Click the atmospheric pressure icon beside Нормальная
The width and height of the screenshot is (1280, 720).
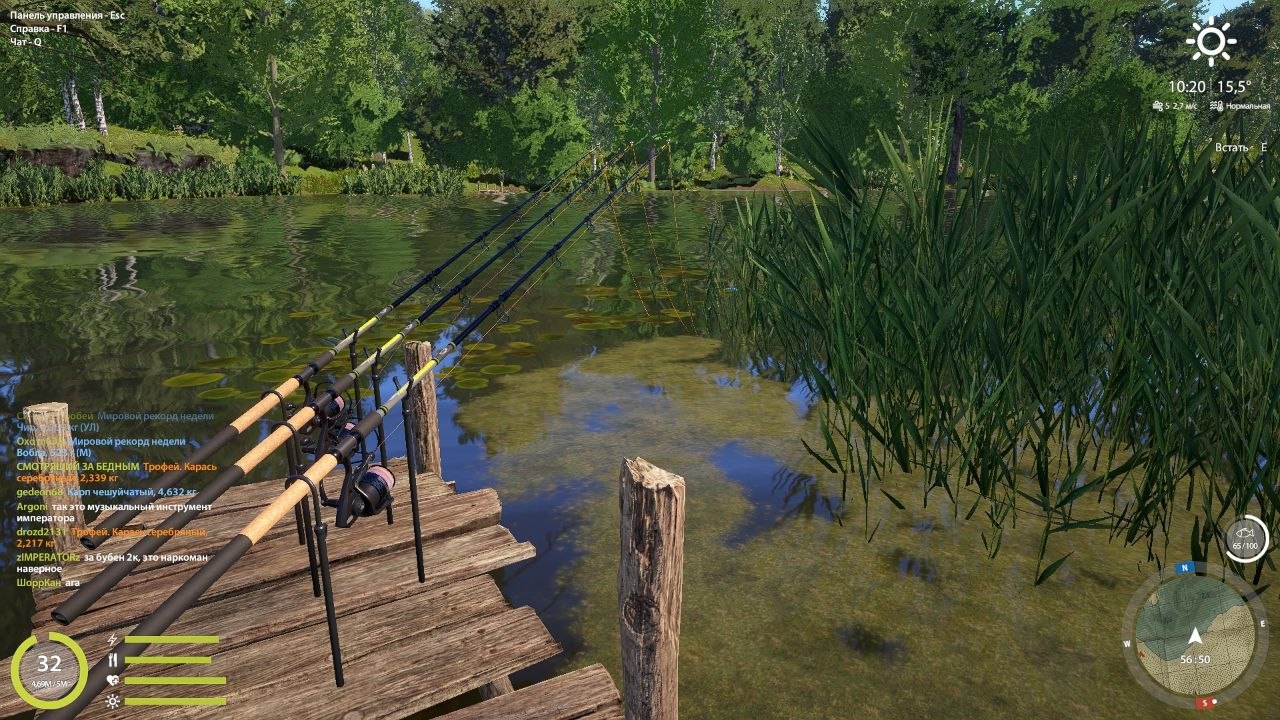click(1217, 105)
